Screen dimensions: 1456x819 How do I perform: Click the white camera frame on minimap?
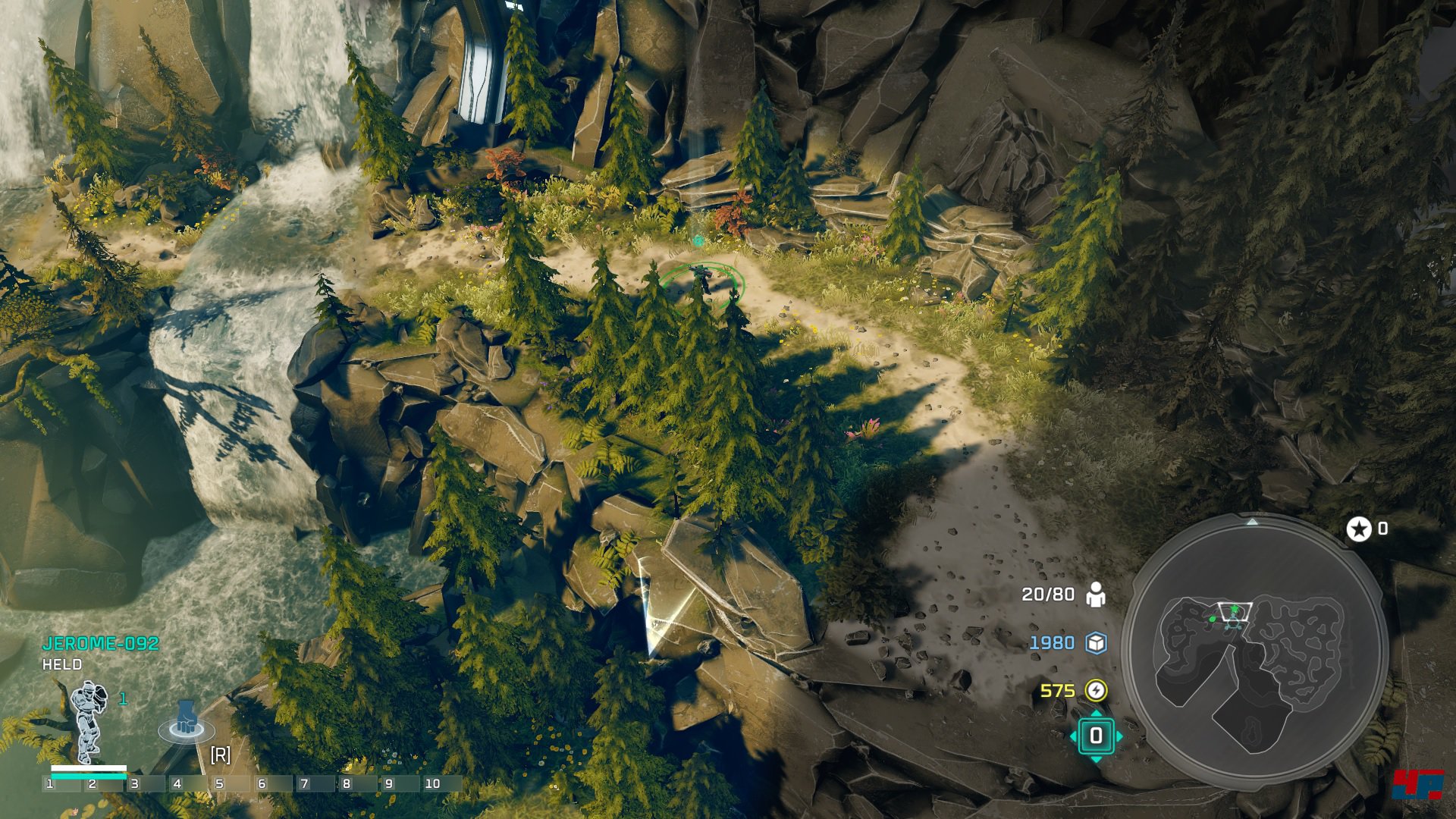pos(1234,611)
